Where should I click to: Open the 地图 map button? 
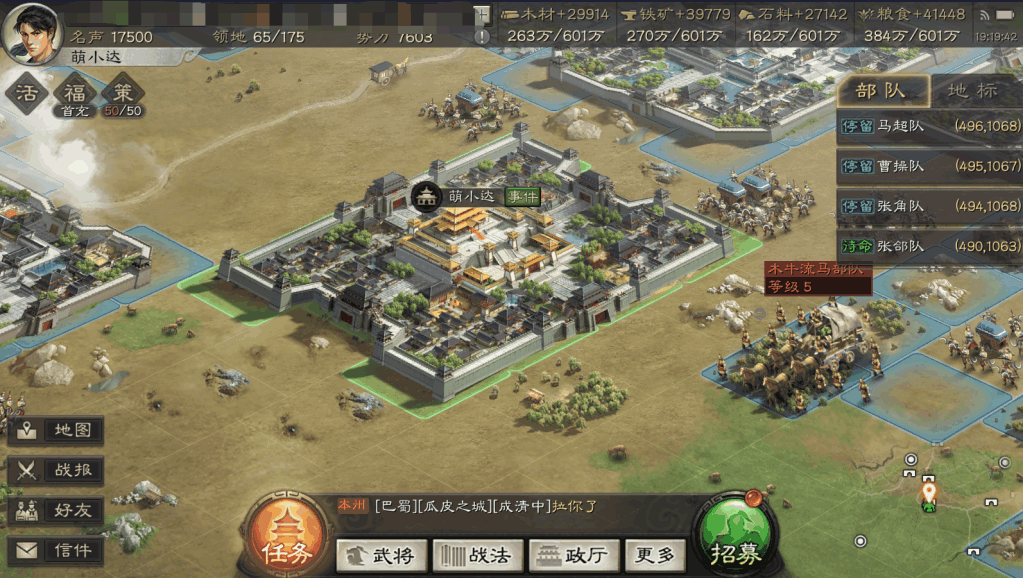coord(57,431)
